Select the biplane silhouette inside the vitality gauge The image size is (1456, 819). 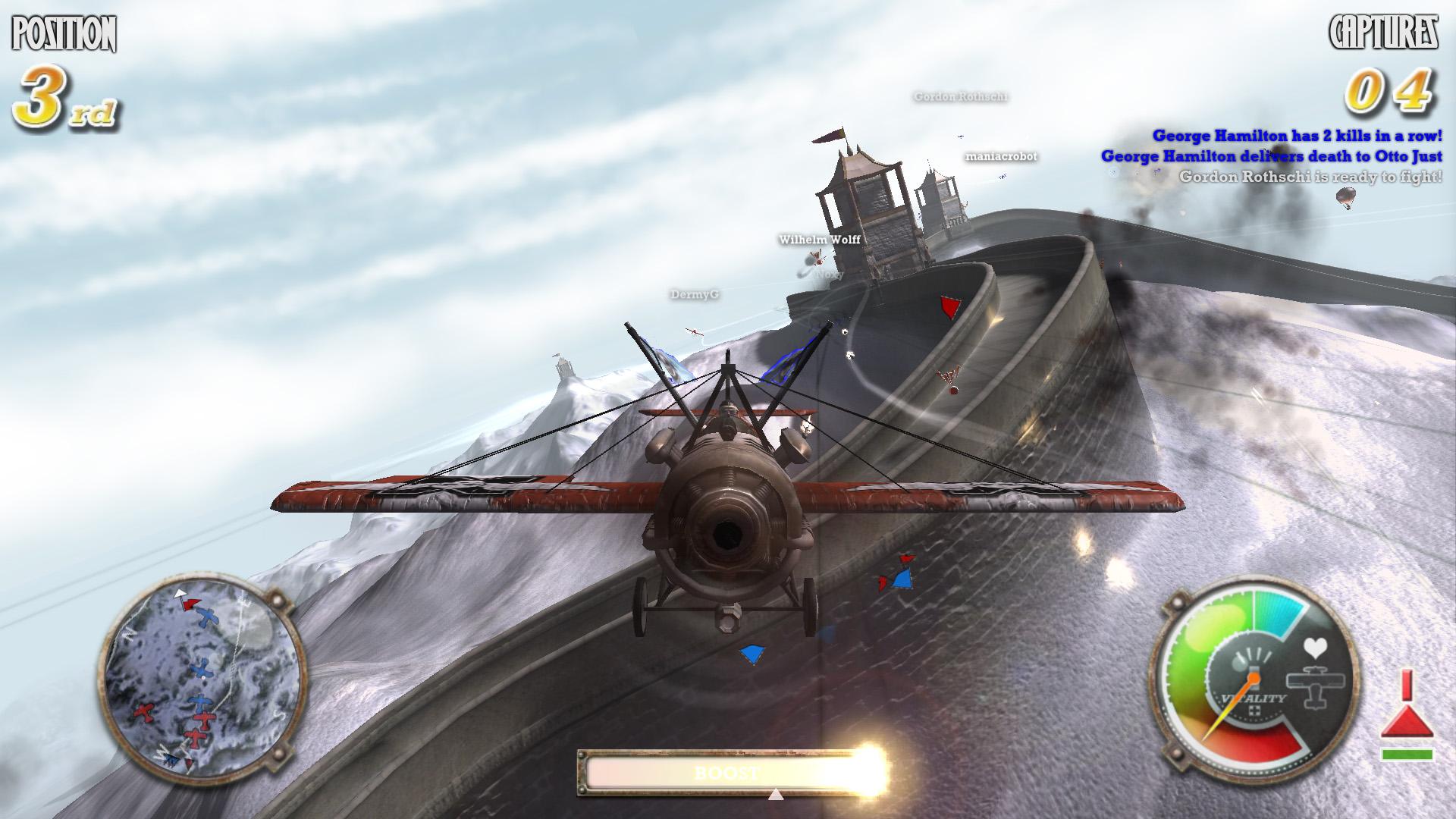click(1315, 686)
